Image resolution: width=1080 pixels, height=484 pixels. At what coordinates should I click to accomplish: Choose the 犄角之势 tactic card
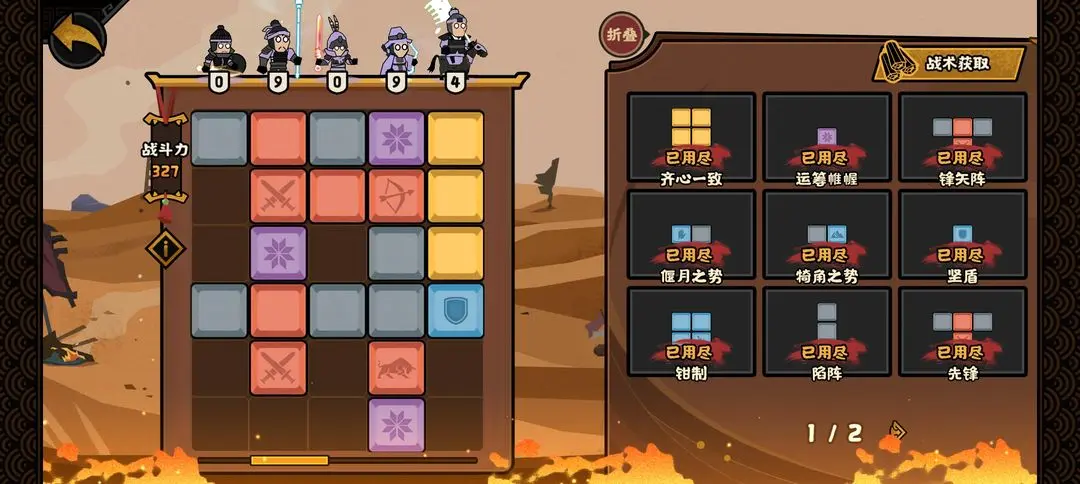click(x=827, y=235)
